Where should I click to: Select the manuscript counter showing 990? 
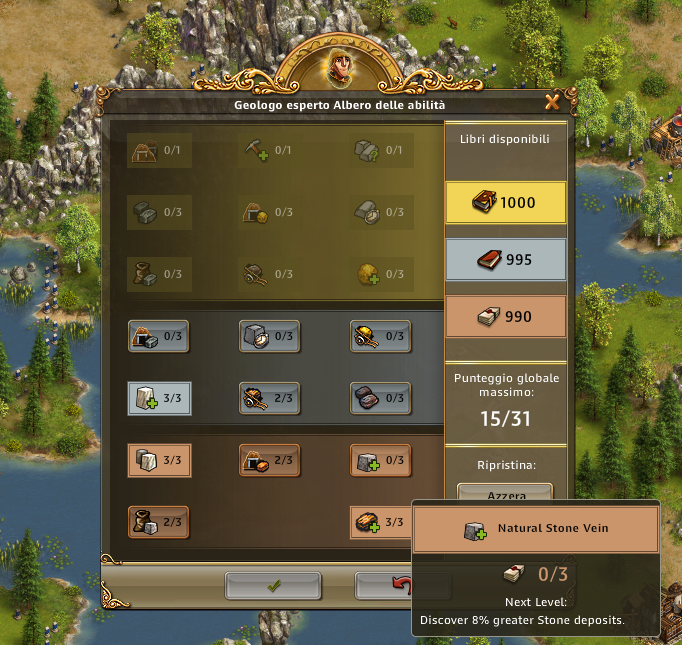pos(505,317)
